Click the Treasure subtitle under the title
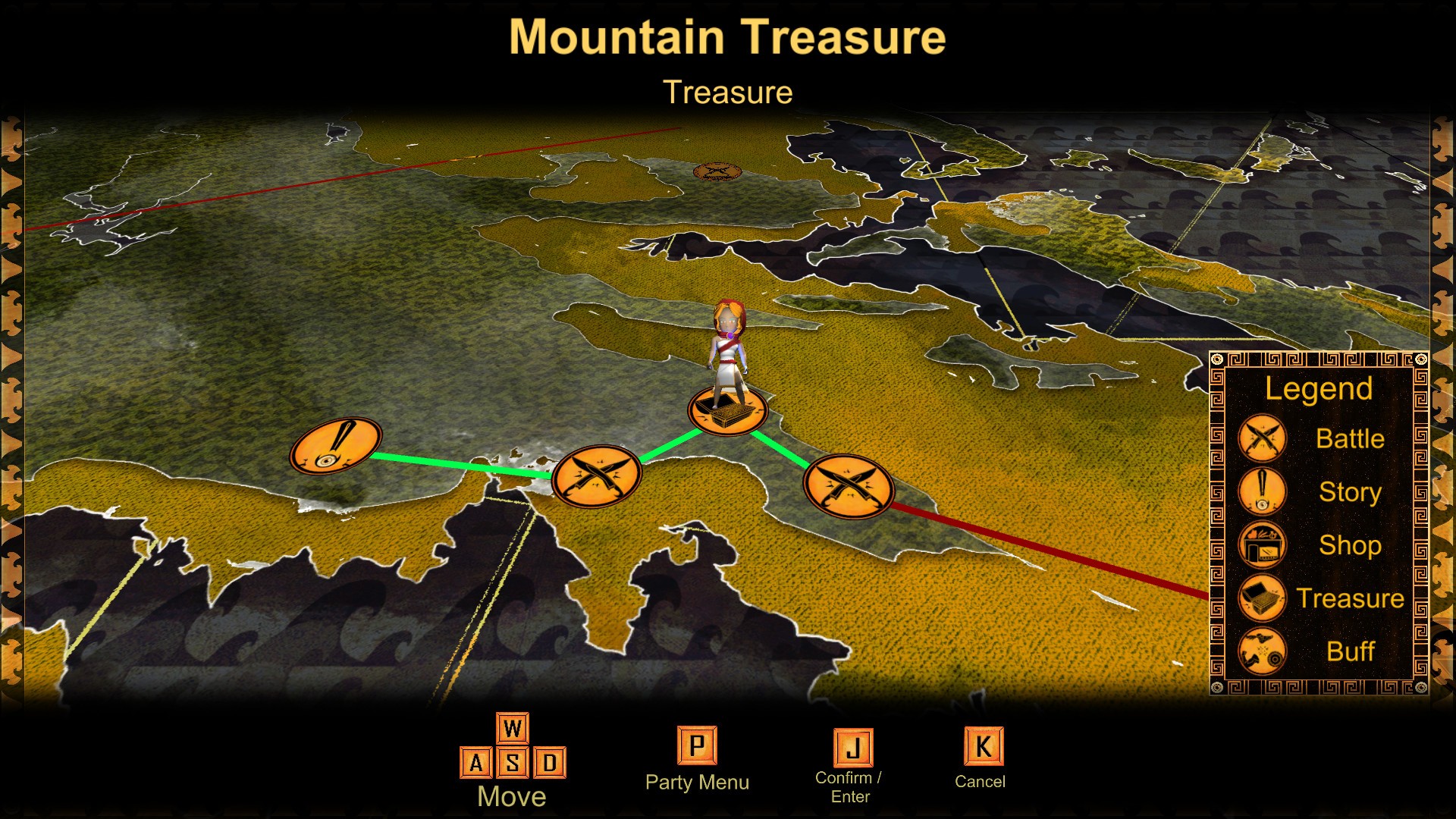The height and width of the screenshot is (819, 1456). [x=729, y=92]
